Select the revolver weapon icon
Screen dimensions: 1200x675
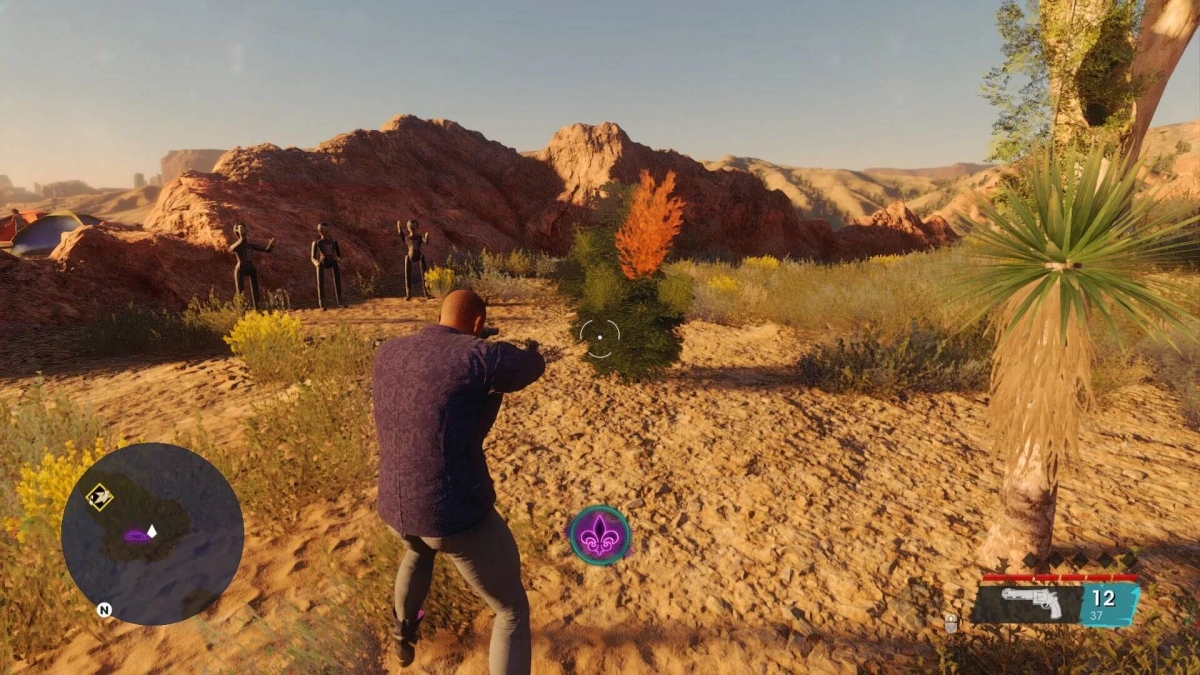coord(1028,603)
